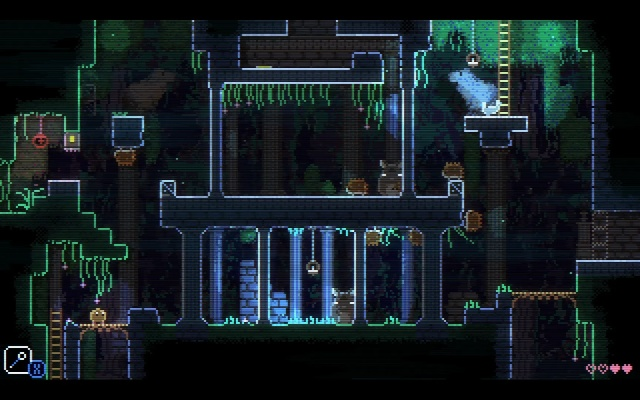Select the equipped bubble wand item slot

click(x=17, y=358)
